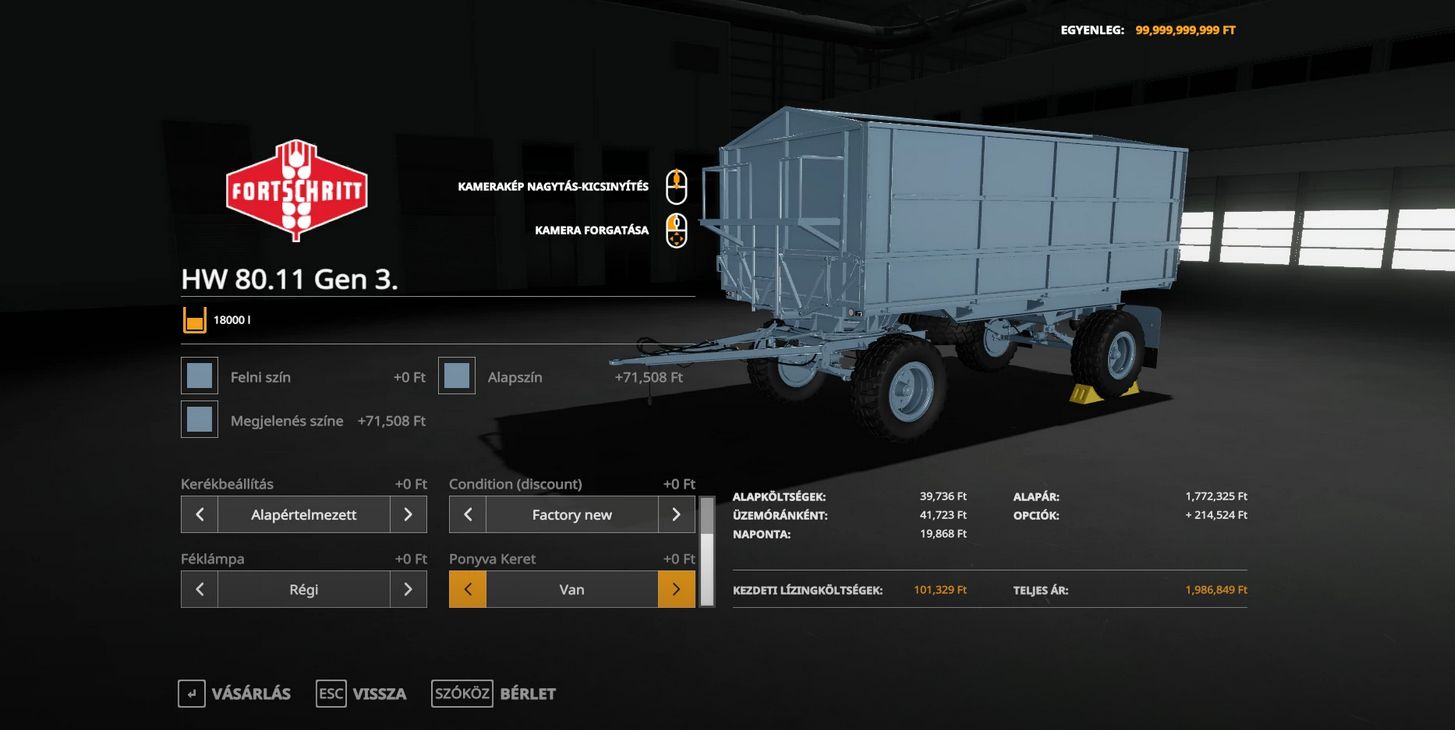Lease the trailer via Bérlet
Screen dimensions: 1455x730
pyautogui.click(x=494, y=694)
